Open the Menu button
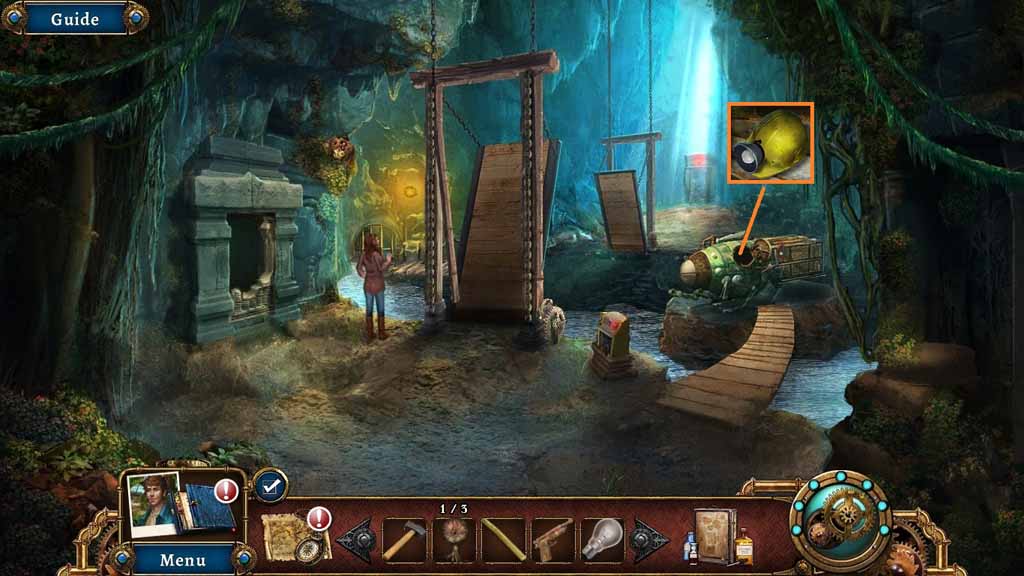The width and height of the screenshot is (1024, 576). [x=182, y=558]
